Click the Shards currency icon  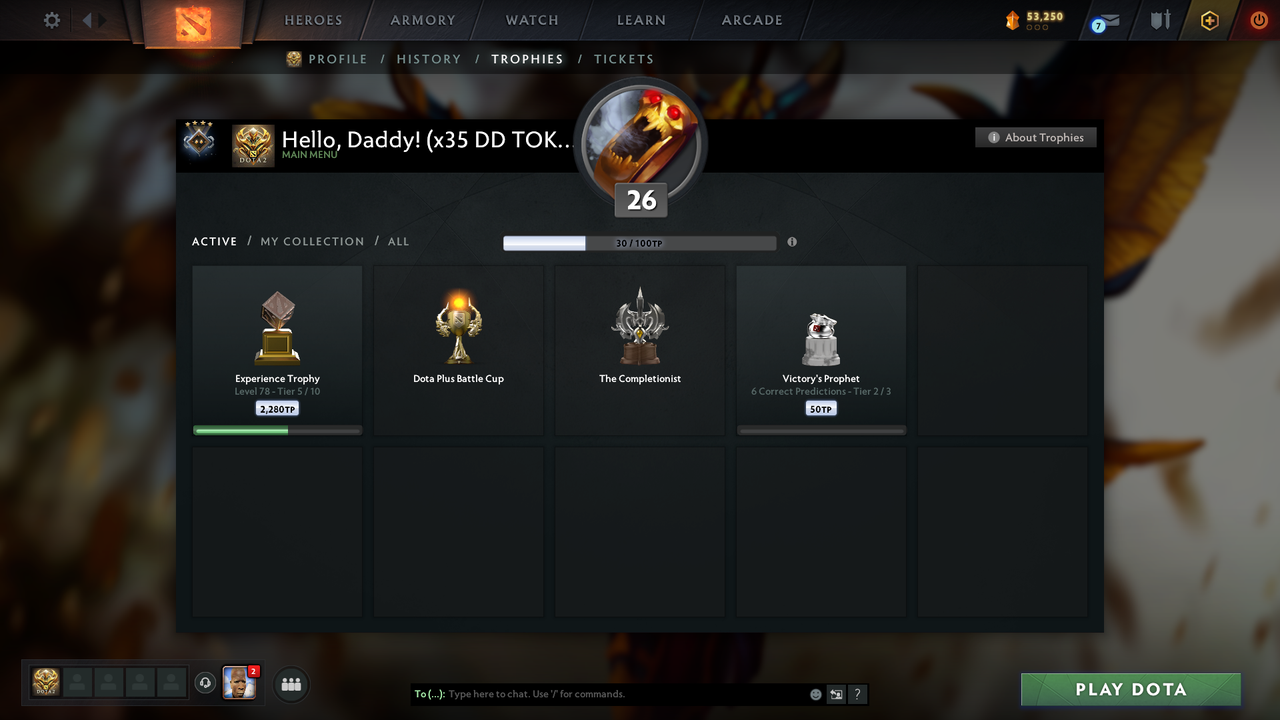tap(1010, 17)
